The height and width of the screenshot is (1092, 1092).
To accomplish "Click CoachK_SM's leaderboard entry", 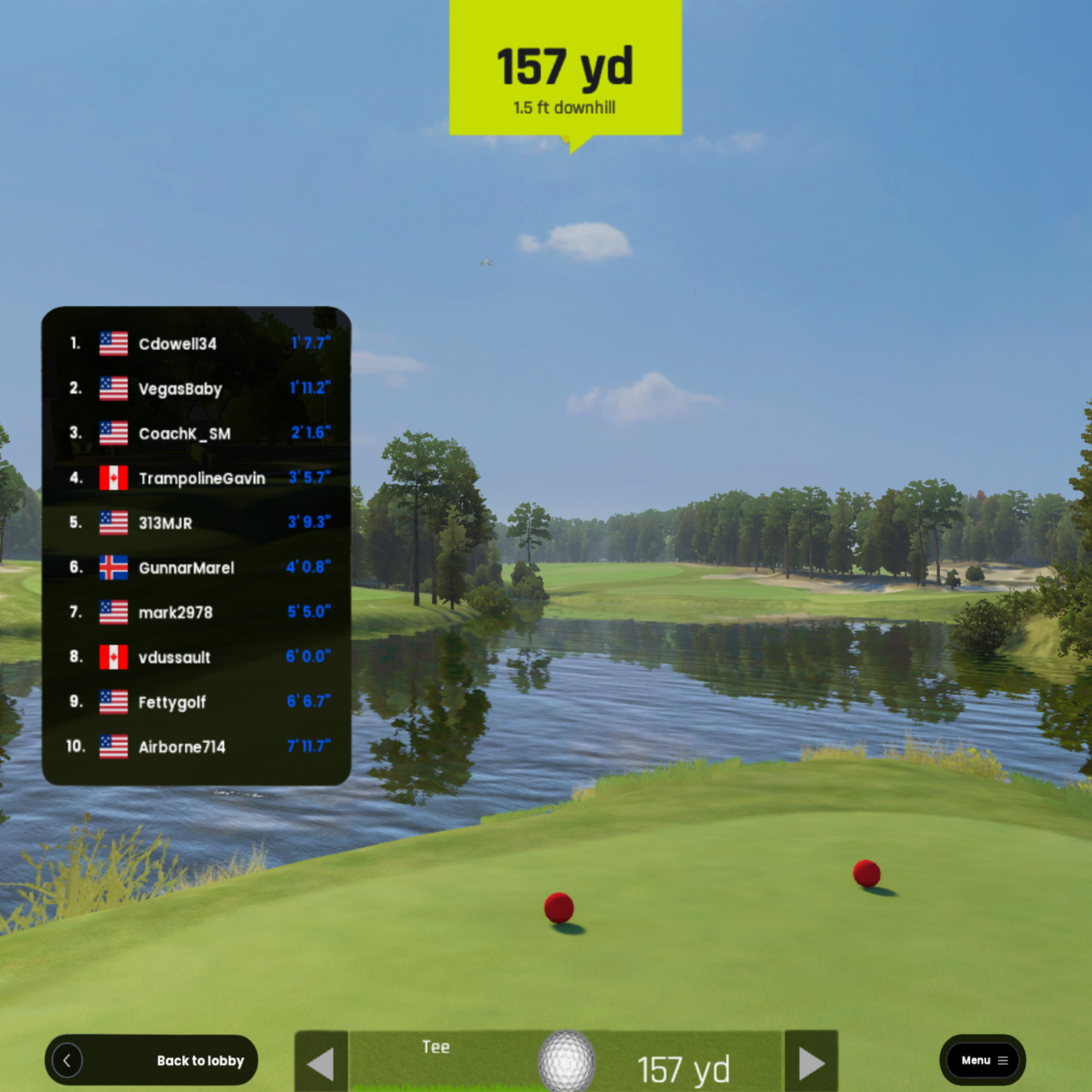I will 197,434.
